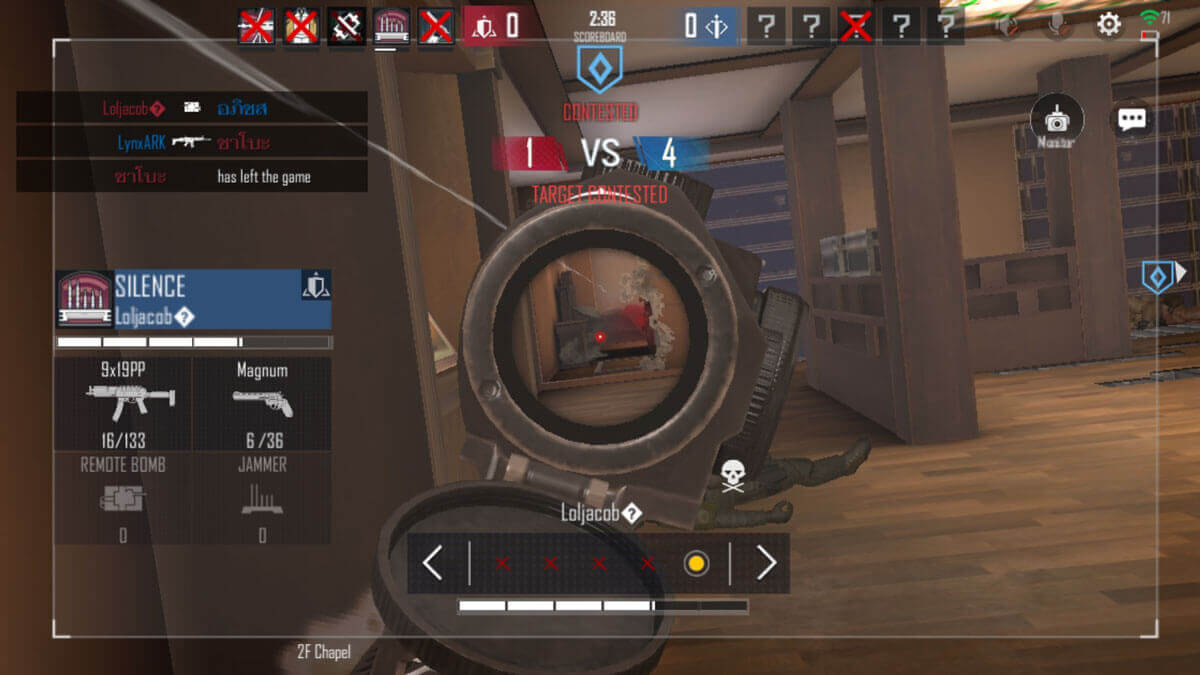Open the settings gear menu
Screen dimensions: 1200x675
coord(1109,25)
